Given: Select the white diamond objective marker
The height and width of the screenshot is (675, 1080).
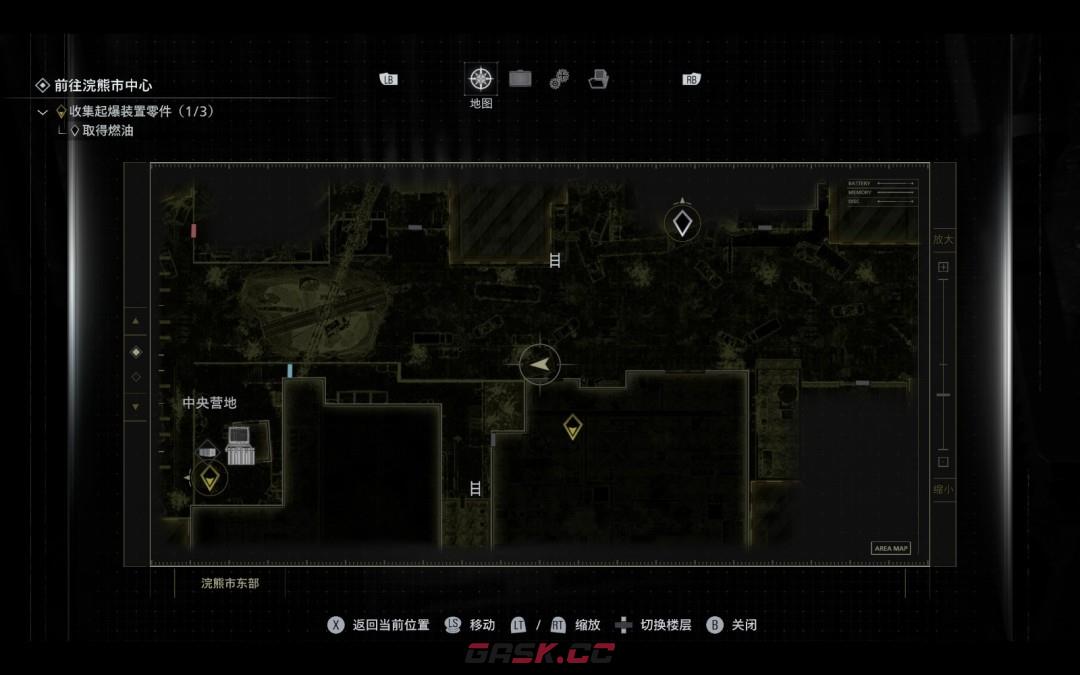Looking at the screenshot, I should coord(682,223).
